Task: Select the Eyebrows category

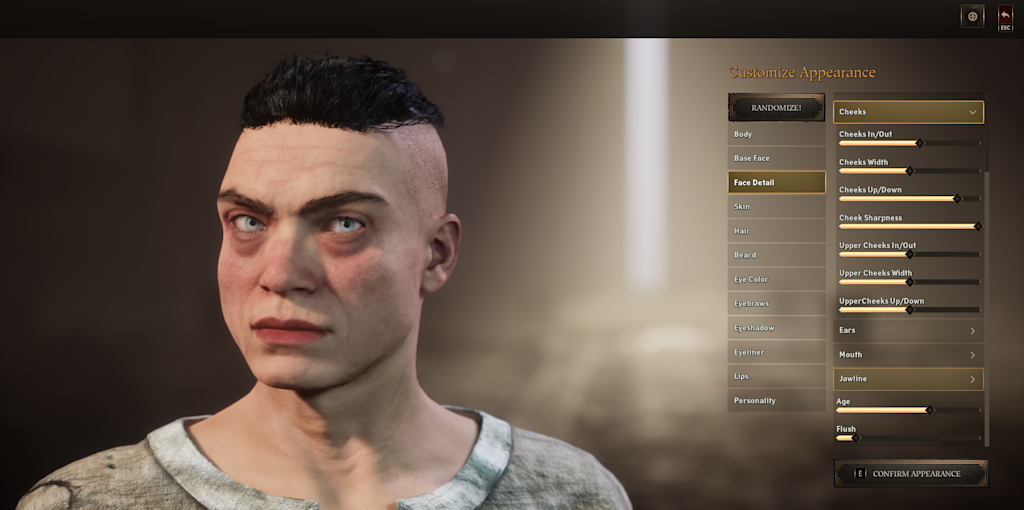Action: (776, 304)
